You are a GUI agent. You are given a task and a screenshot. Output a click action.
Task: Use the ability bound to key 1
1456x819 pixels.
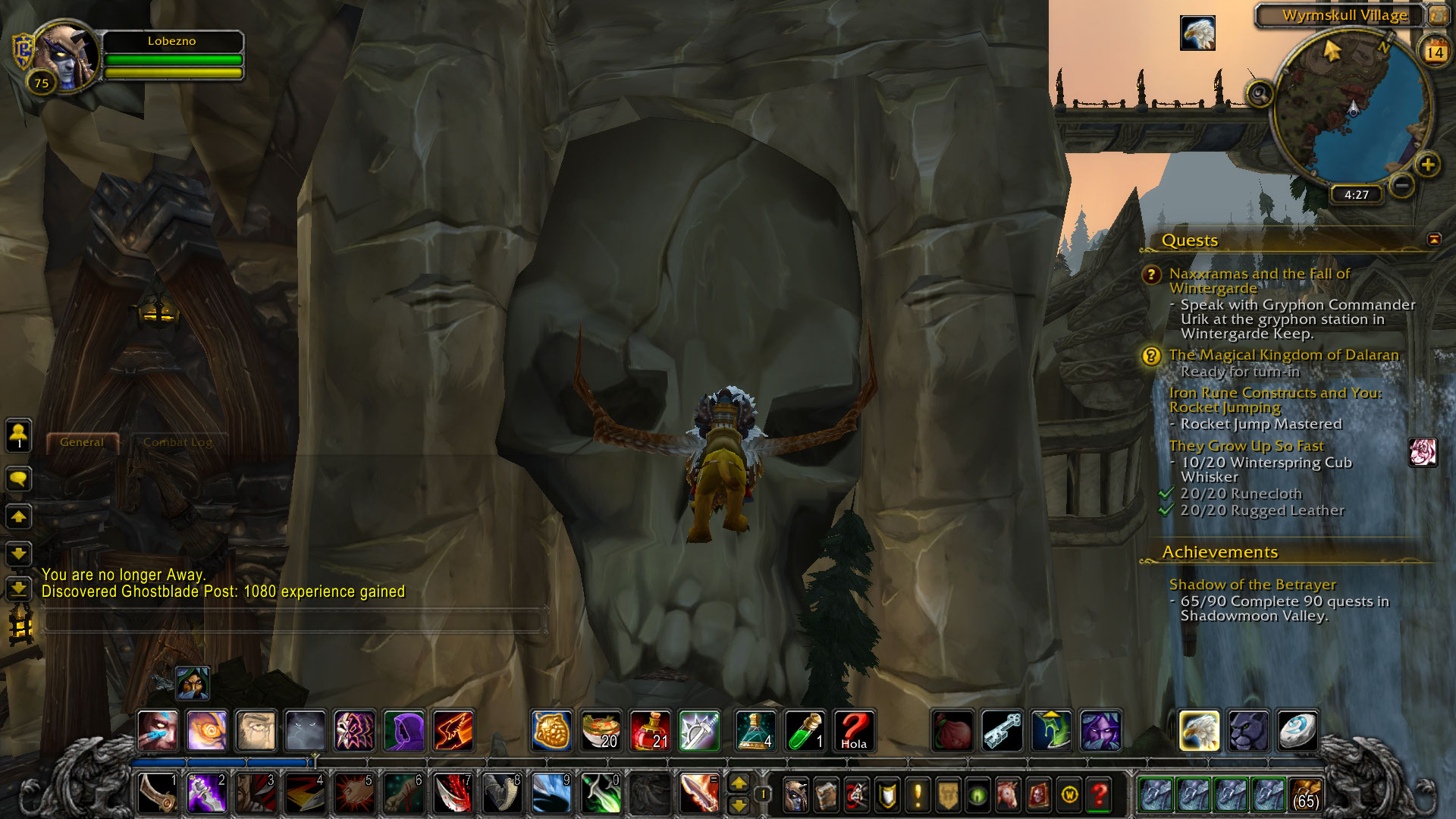coord(158,793)
